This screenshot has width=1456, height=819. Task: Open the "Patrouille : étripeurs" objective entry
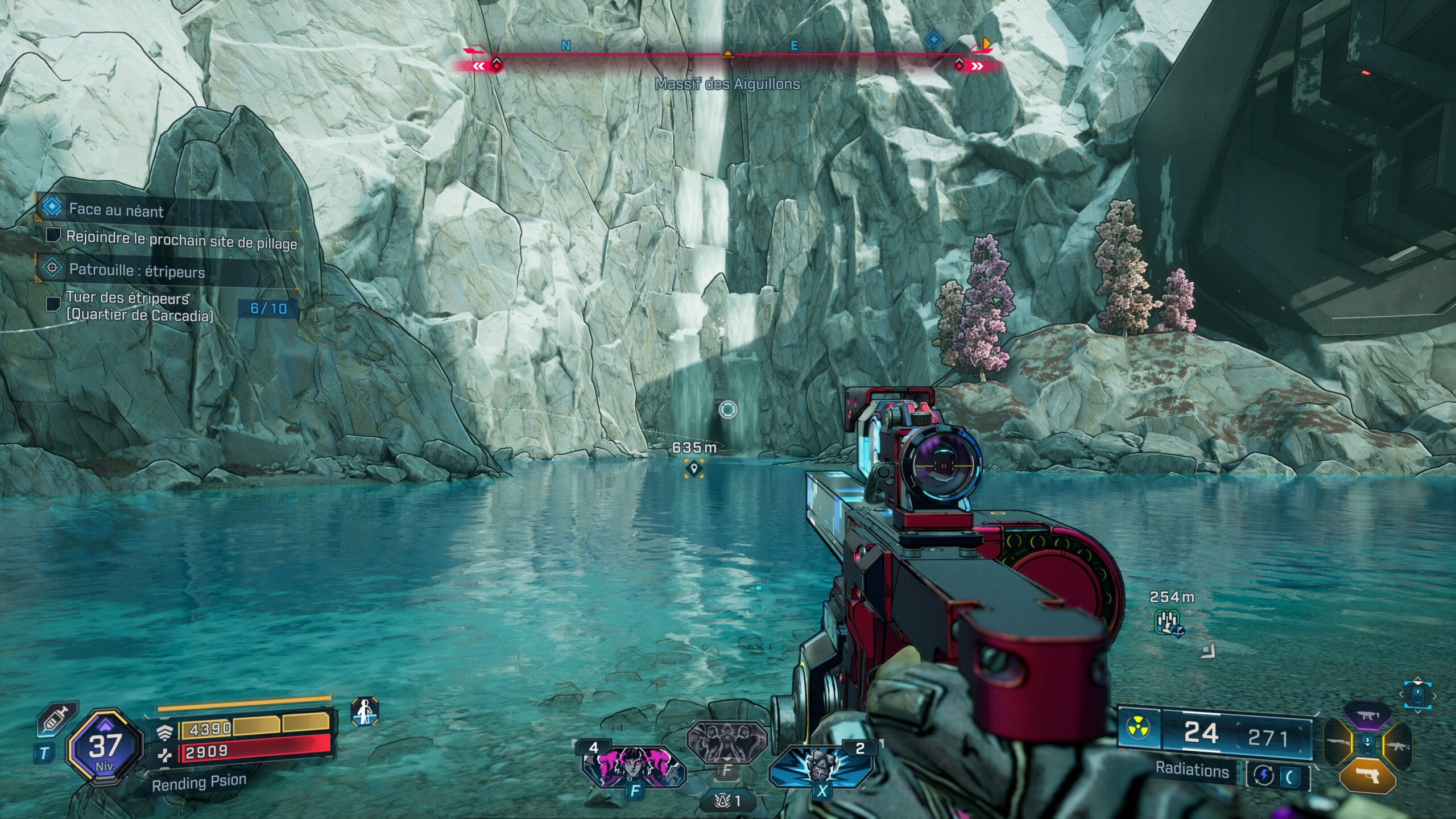coord(136,270)
